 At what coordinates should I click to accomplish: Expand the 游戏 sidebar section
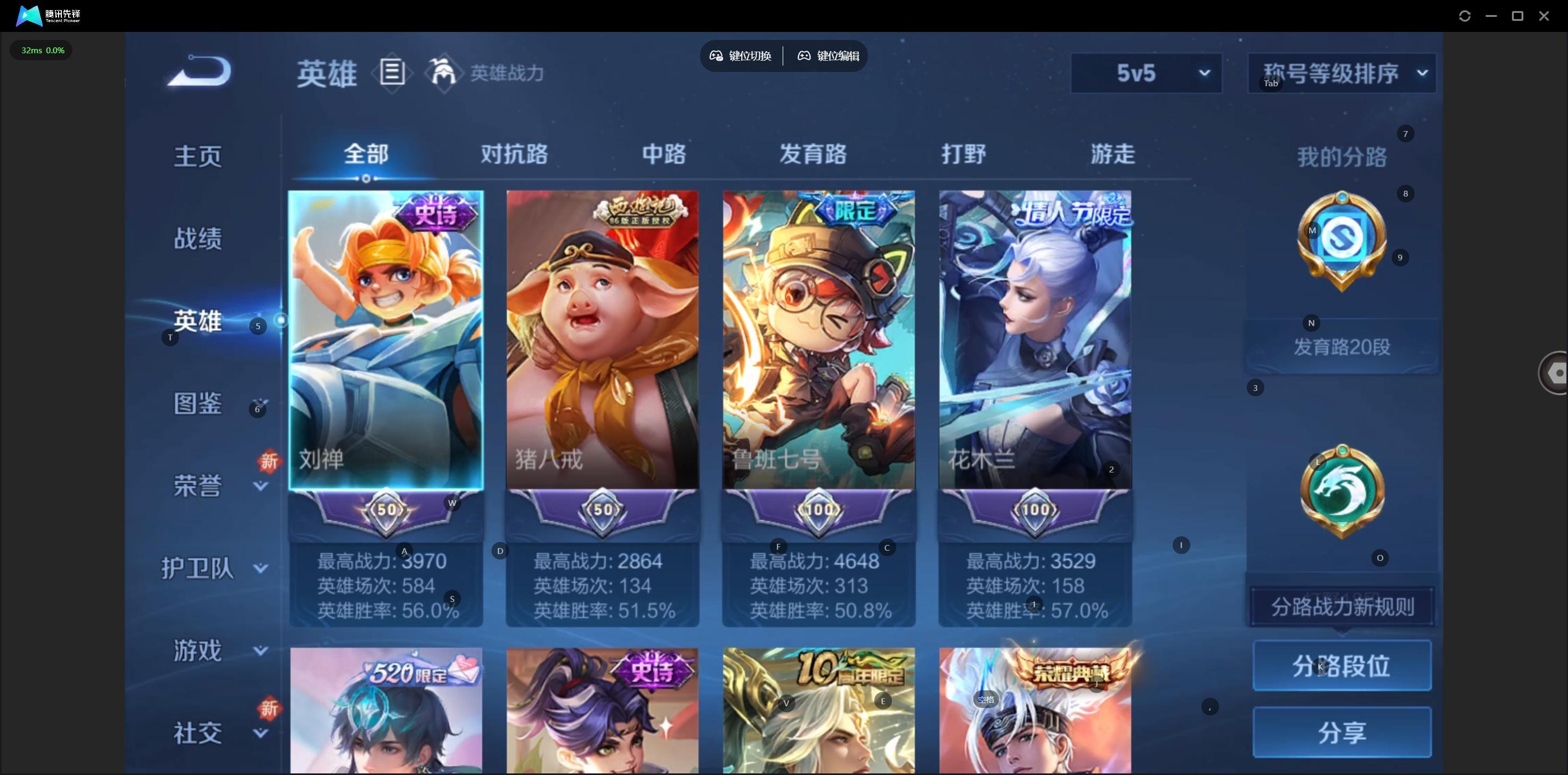(260, 651)
